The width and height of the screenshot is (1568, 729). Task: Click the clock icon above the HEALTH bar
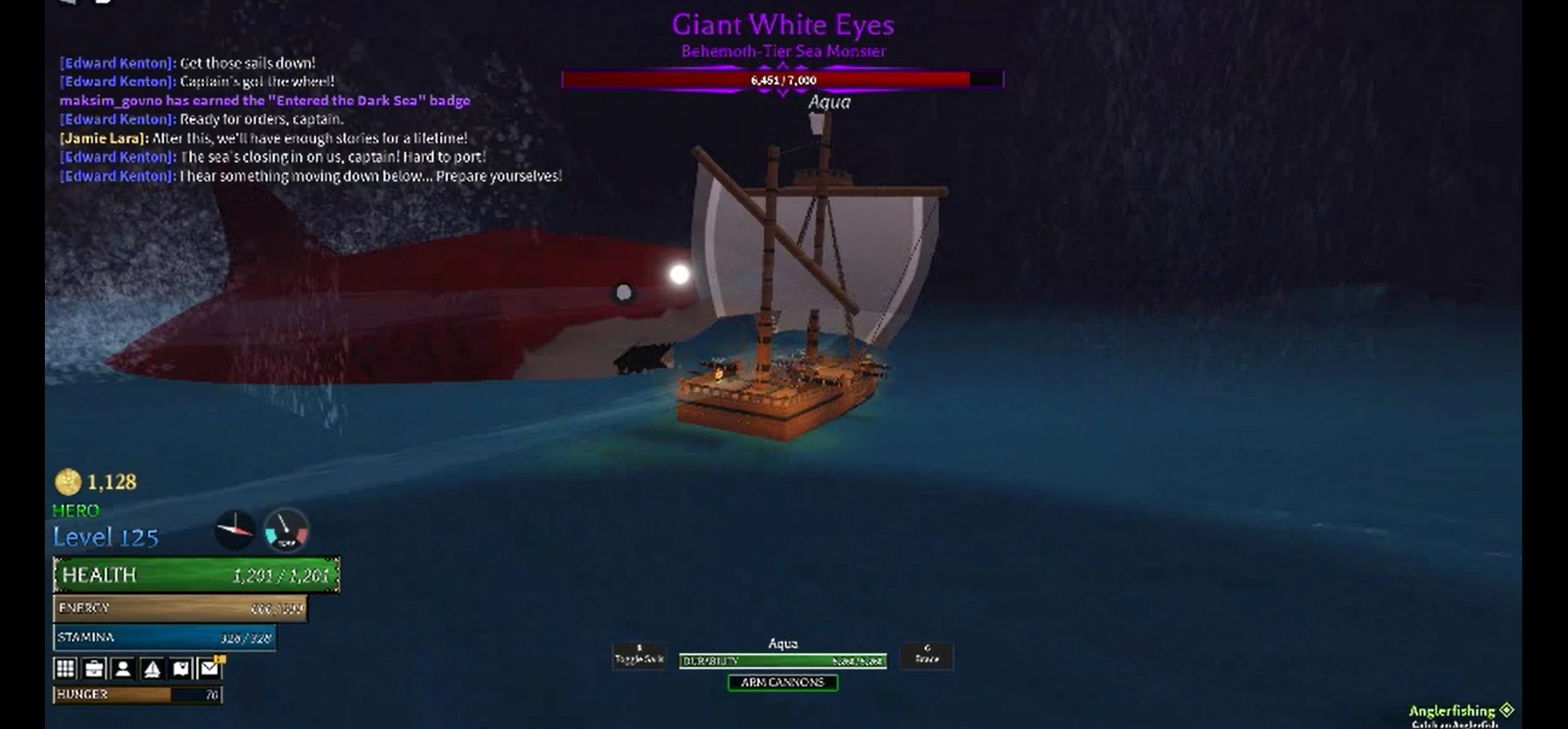point(235,530)
